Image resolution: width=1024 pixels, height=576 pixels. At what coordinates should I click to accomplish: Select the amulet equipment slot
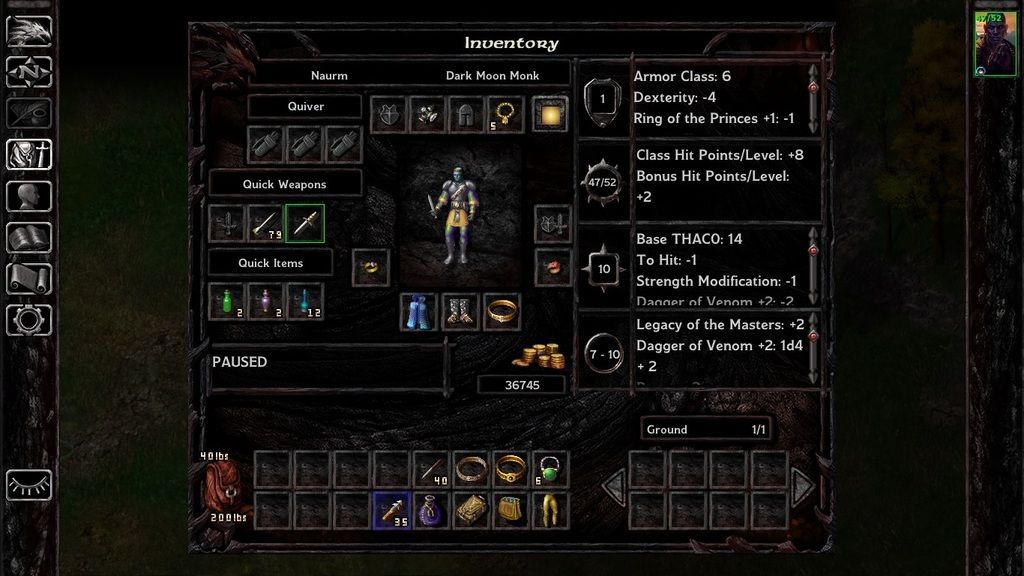[x=505, y=114]
